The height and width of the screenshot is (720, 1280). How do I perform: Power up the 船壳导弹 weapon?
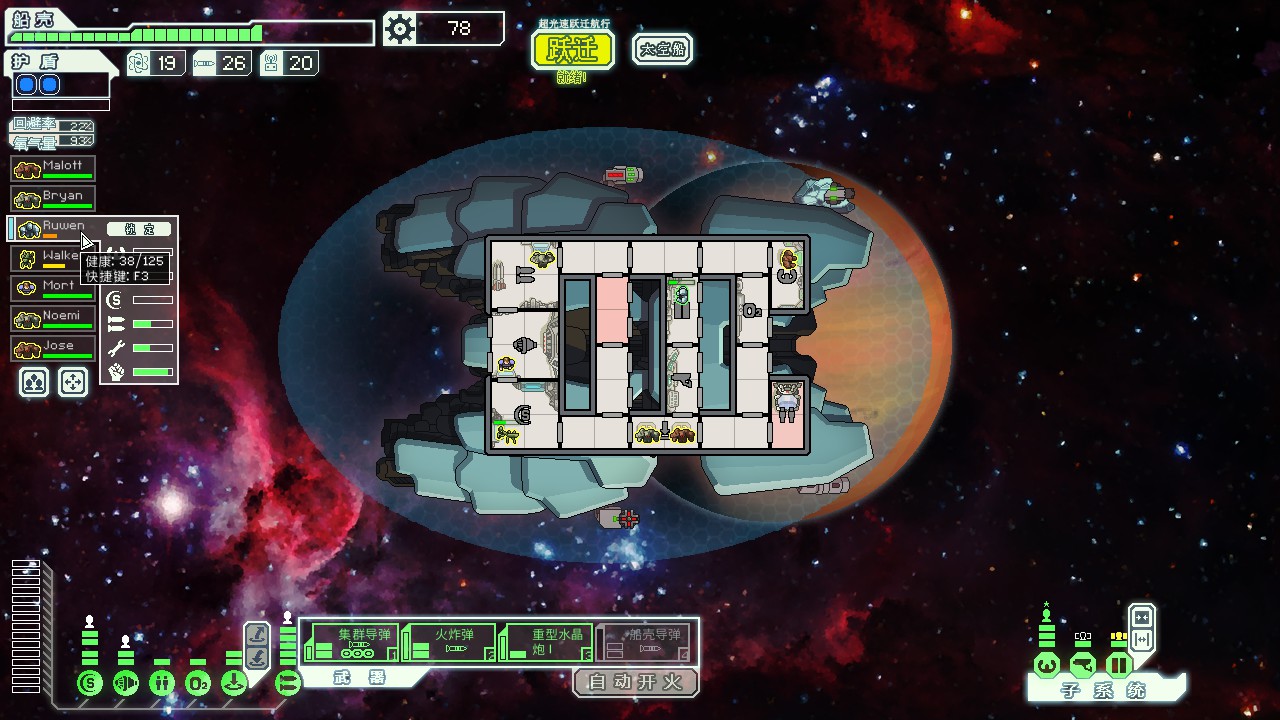[642, 642]
